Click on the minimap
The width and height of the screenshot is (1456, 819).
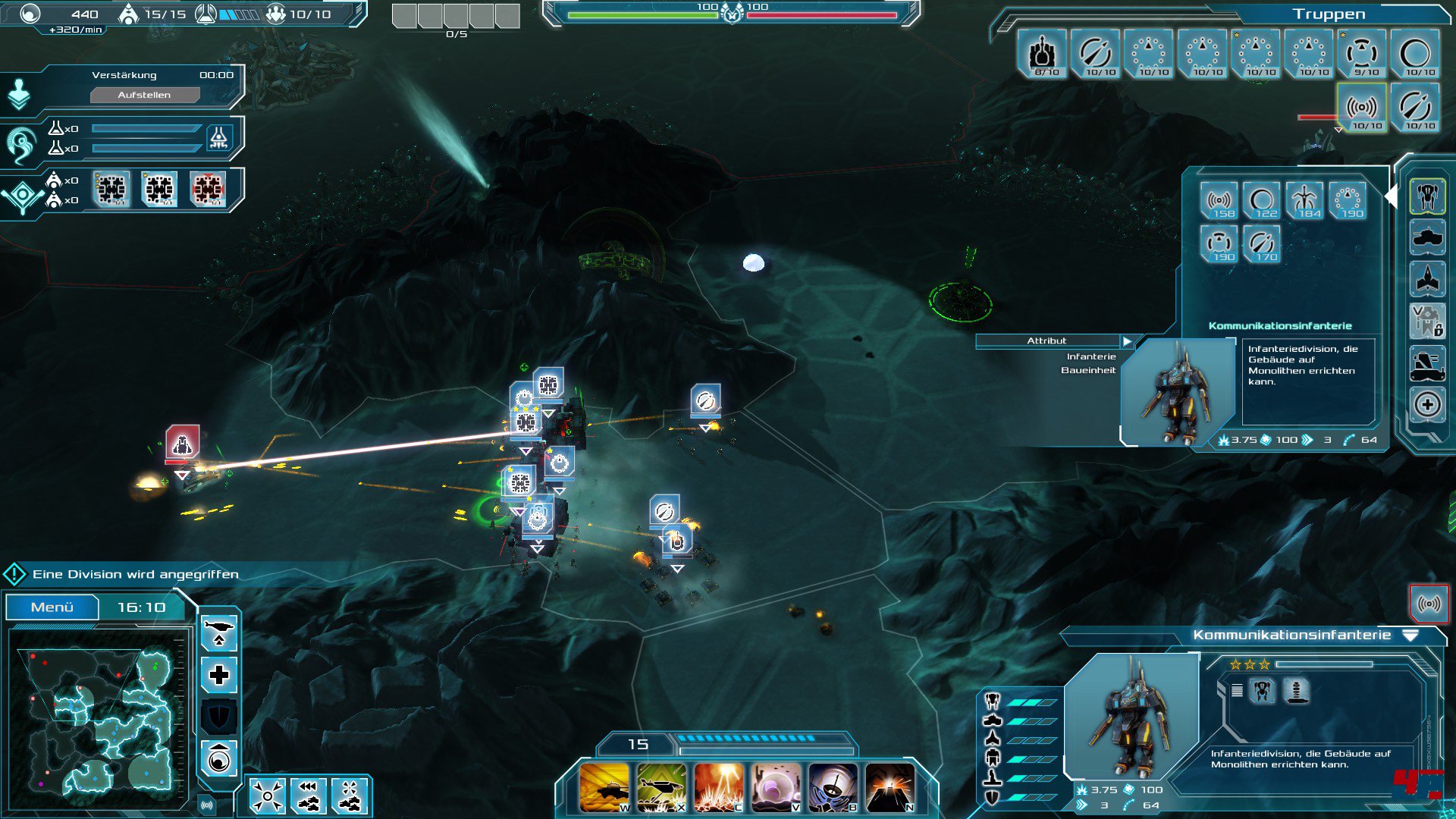click(99, 717)
